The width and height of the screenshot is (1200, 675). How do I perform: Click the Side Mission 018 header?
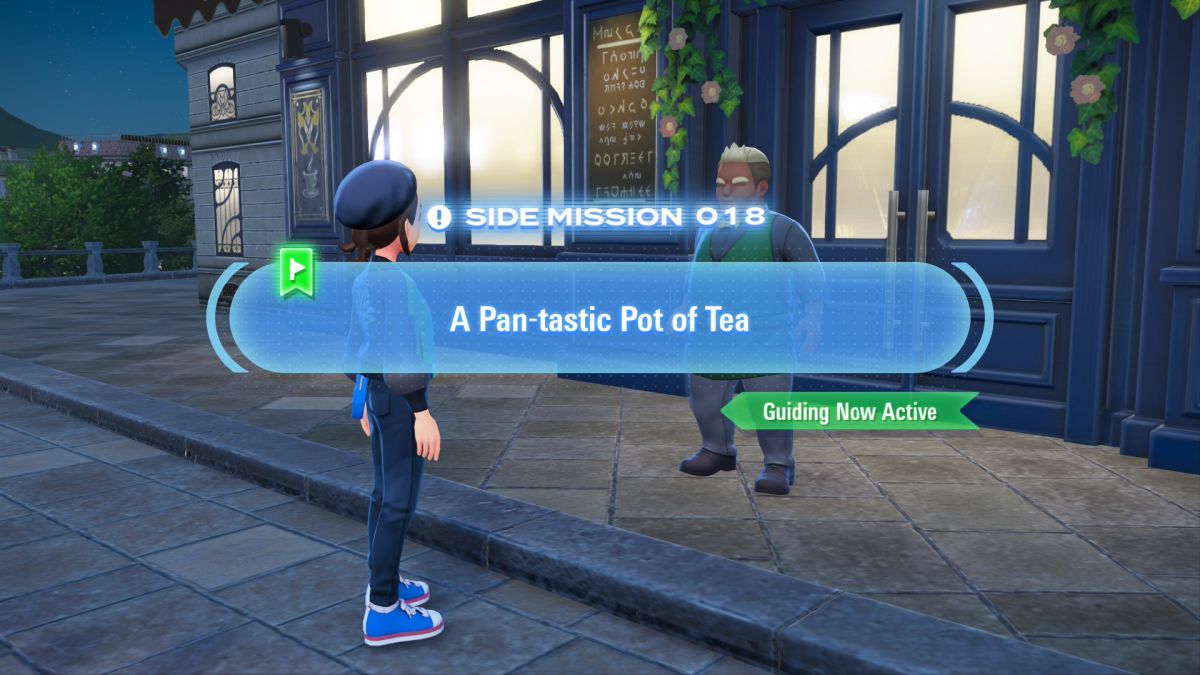(599, 216)
